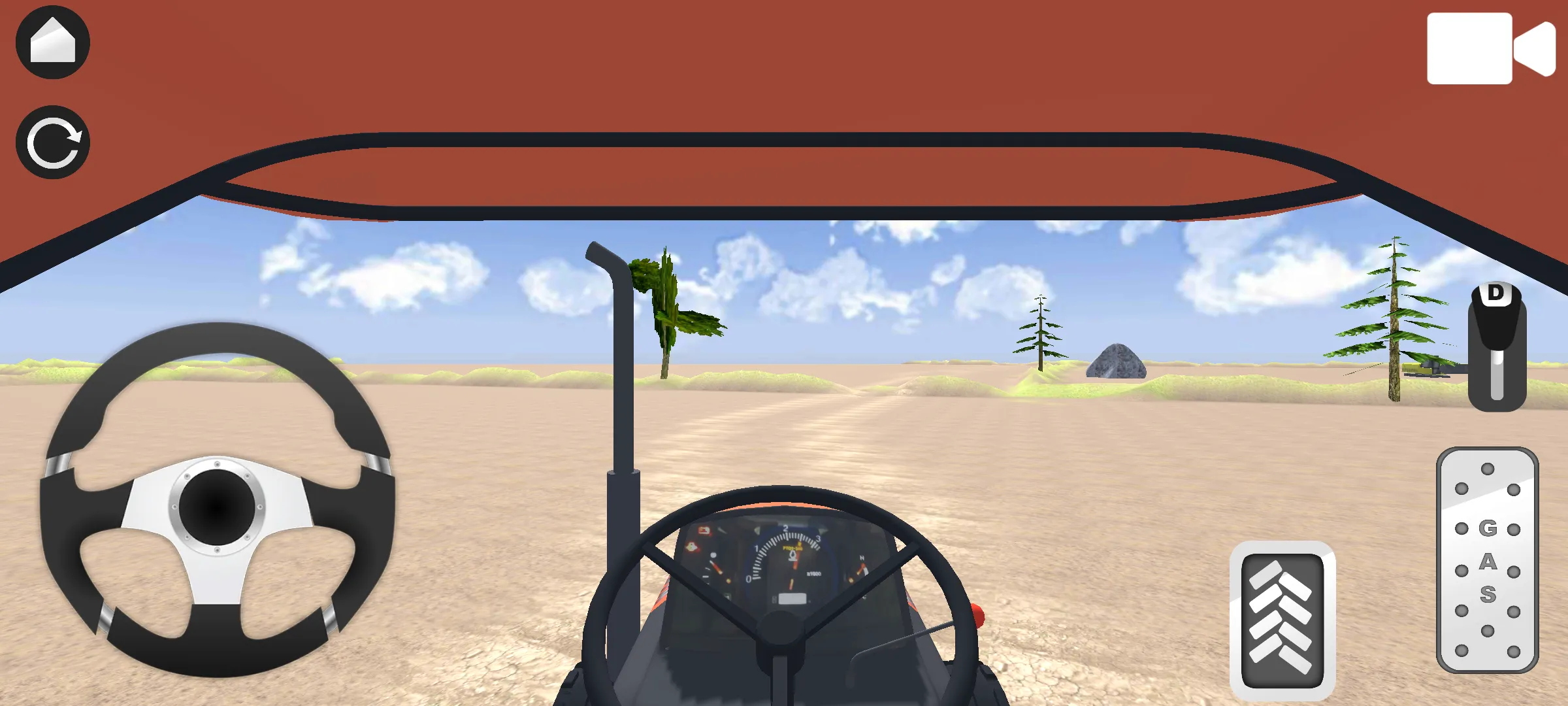
Task: Tap the tractor windshield area
Action: [x=784, y=327]
